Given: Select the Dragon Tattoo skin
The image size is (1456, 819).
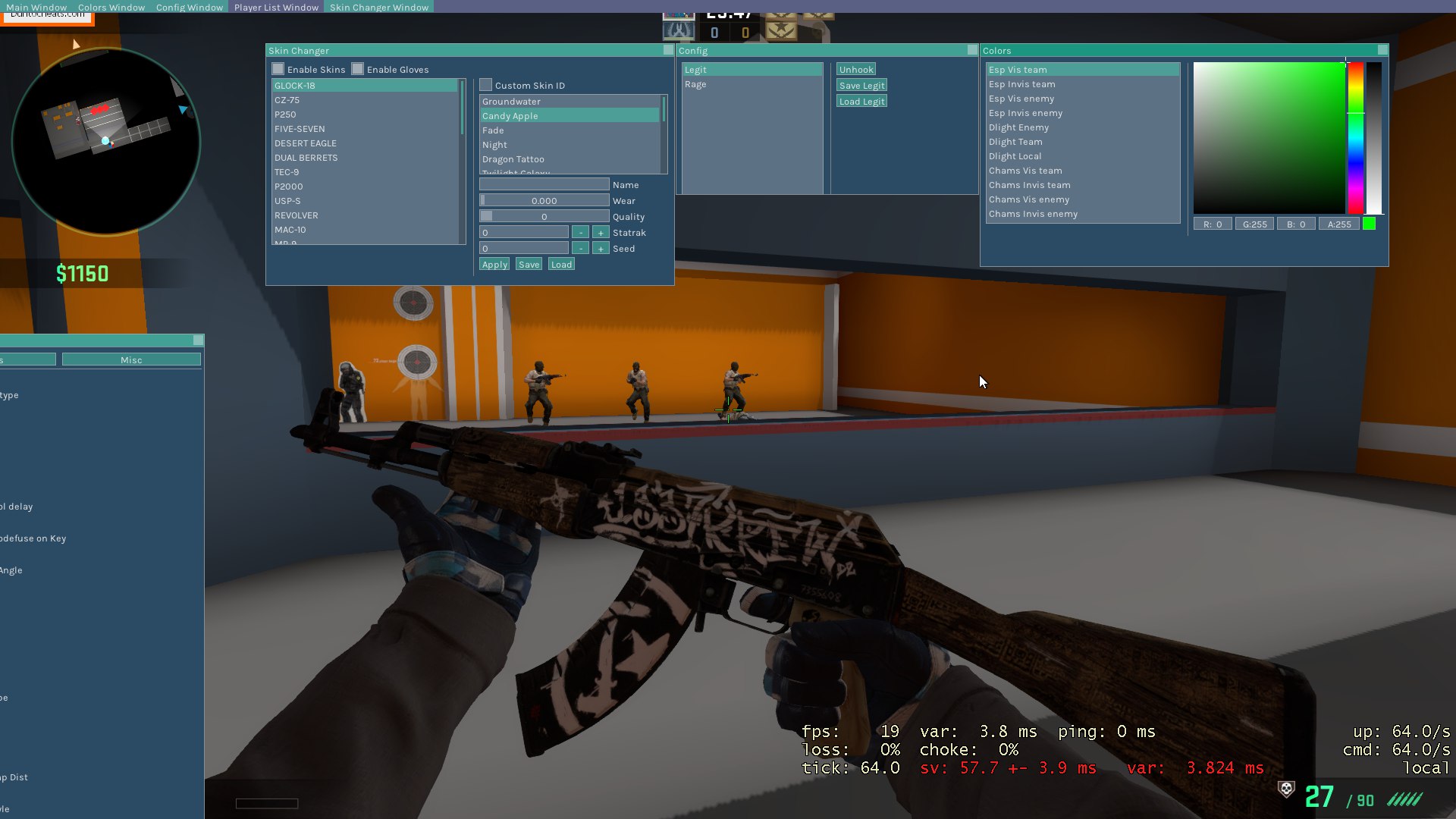Looking at the screenshot, I should point(513,159).
